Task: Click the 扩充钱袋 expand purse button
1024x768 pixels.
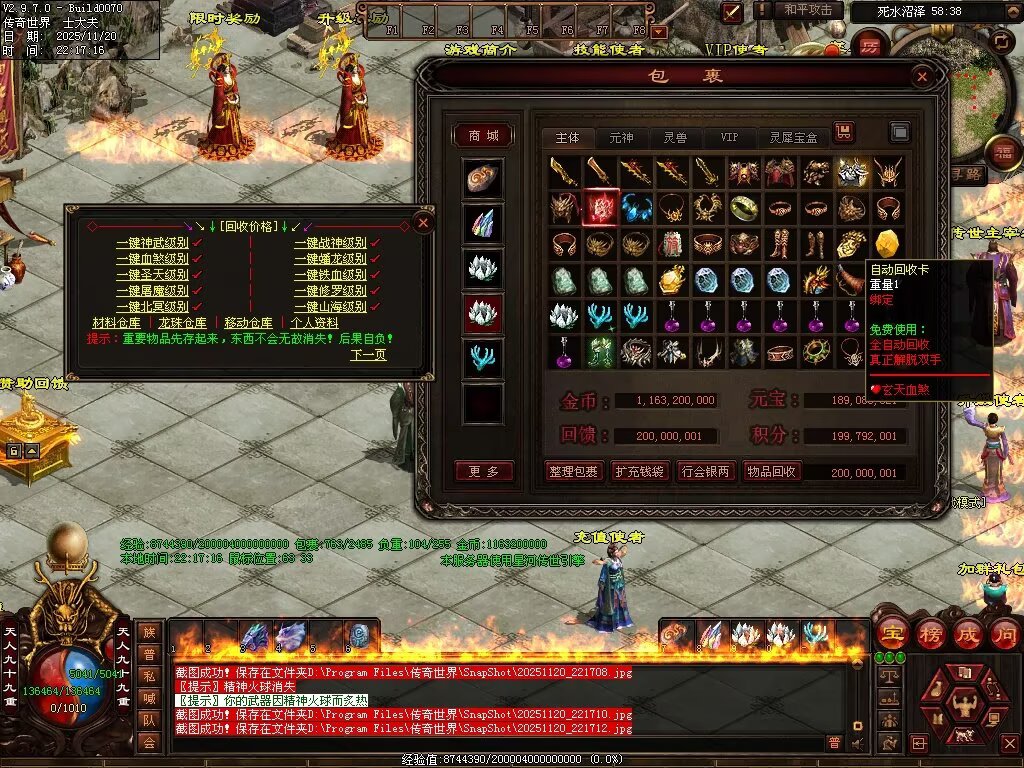Action: coord(640,472)
